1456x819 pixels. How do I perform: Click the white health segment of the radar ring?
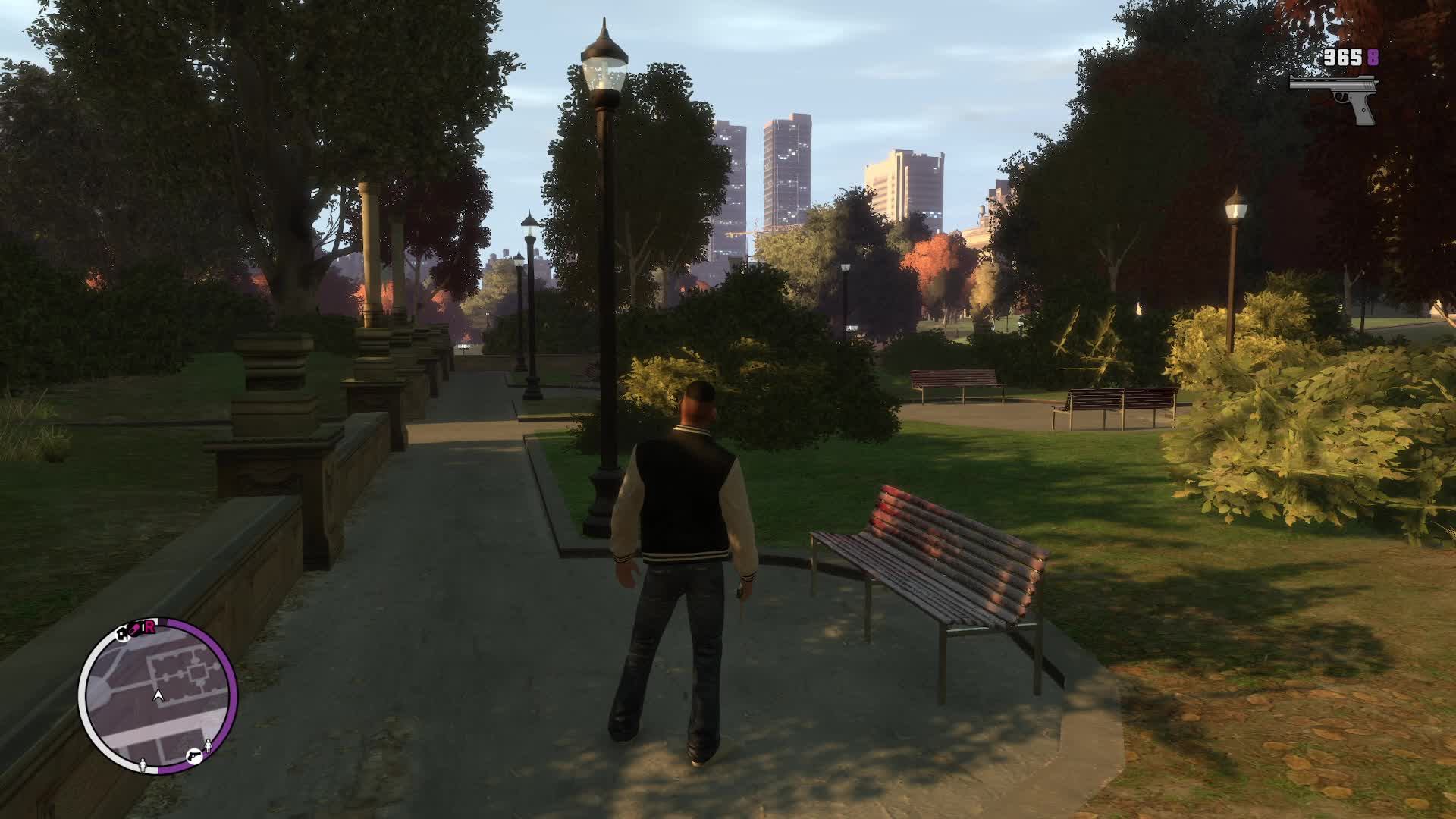[x=86, y=695]
